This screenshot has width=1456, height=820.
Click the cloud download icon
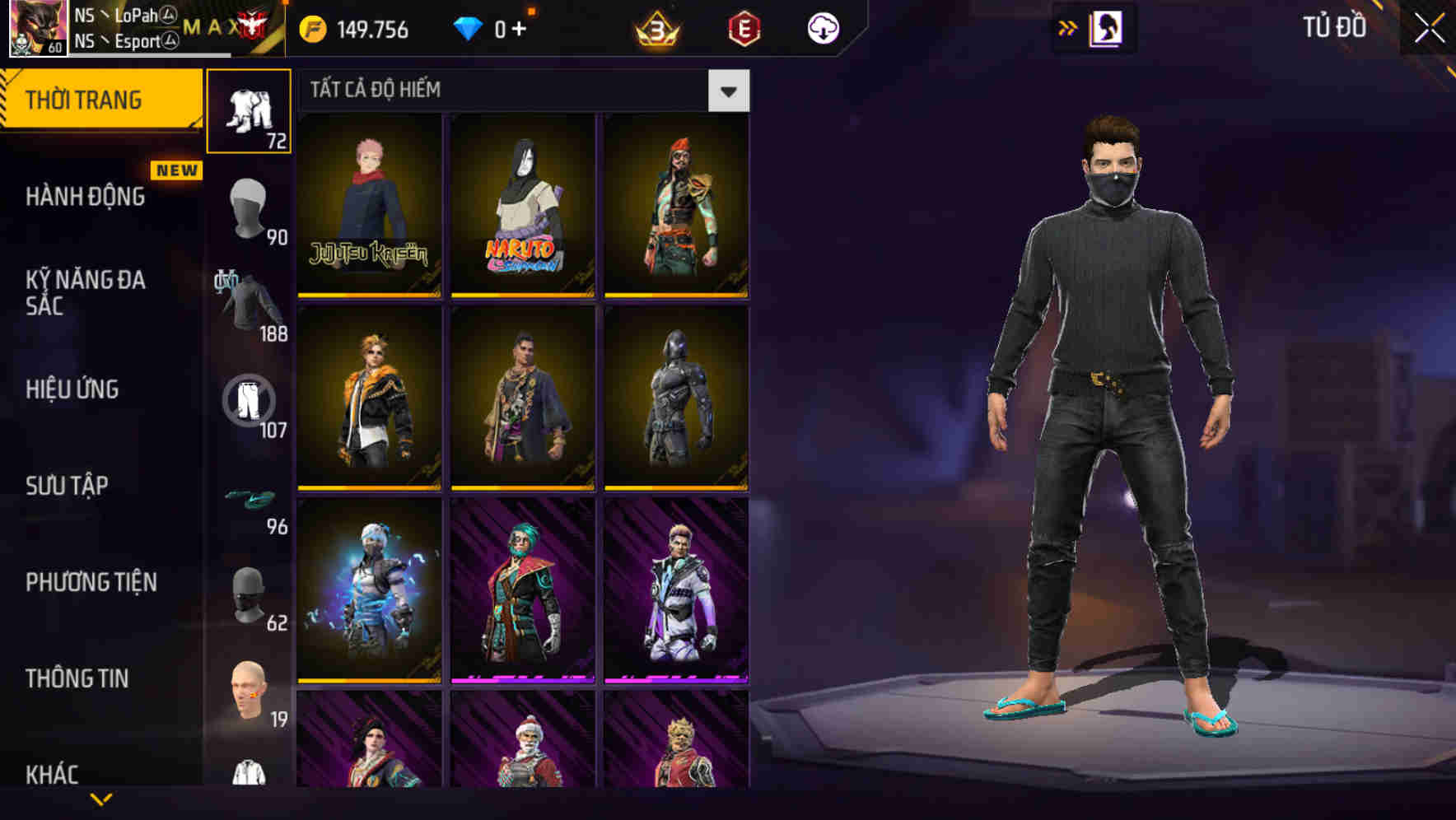click(x=824, y=27)
